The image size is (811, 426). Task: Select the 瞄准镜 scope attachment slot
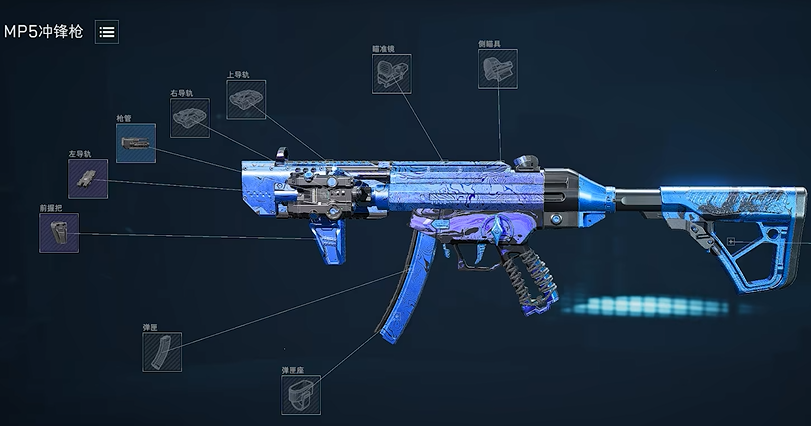[x=391, y=74]
